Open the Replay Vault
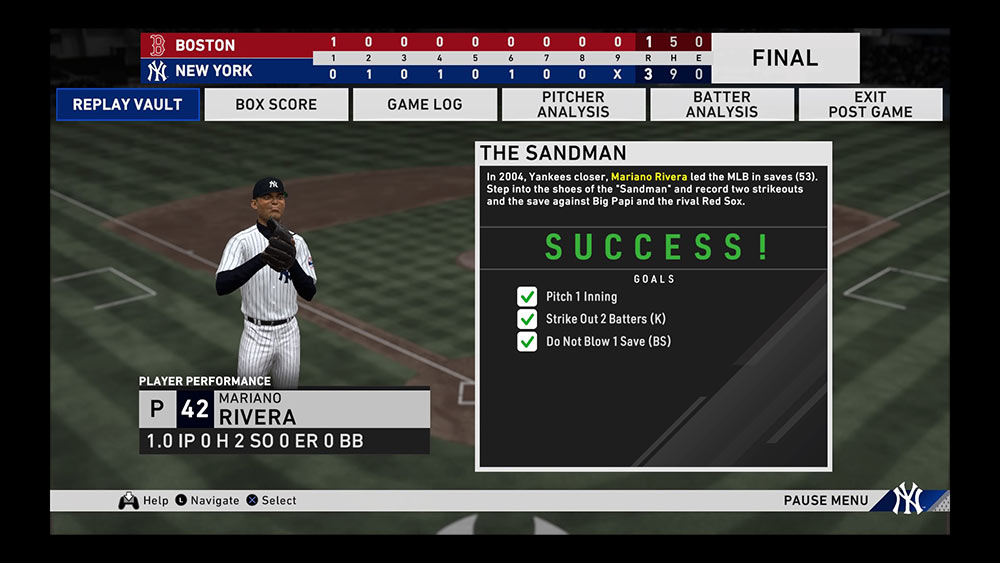The image size is (1000, 563). (127, 104)
